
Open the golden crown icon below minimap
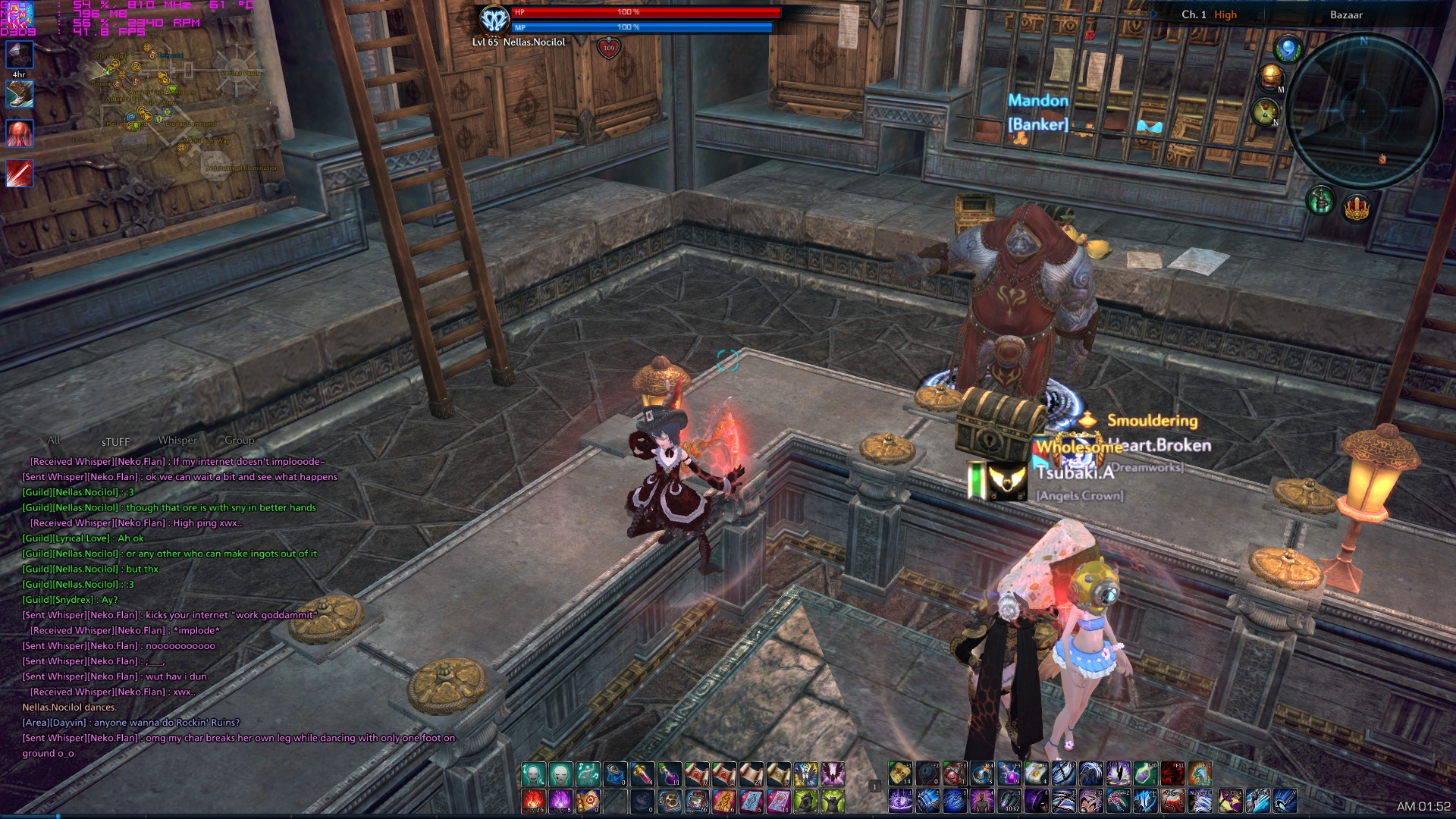point(1357,207)
